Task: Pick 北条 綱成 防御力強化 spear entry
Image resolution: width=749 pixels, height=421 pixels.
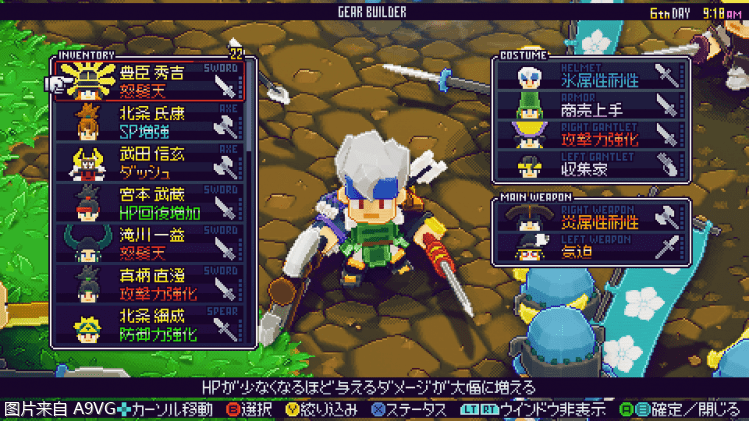Action: 150,326
